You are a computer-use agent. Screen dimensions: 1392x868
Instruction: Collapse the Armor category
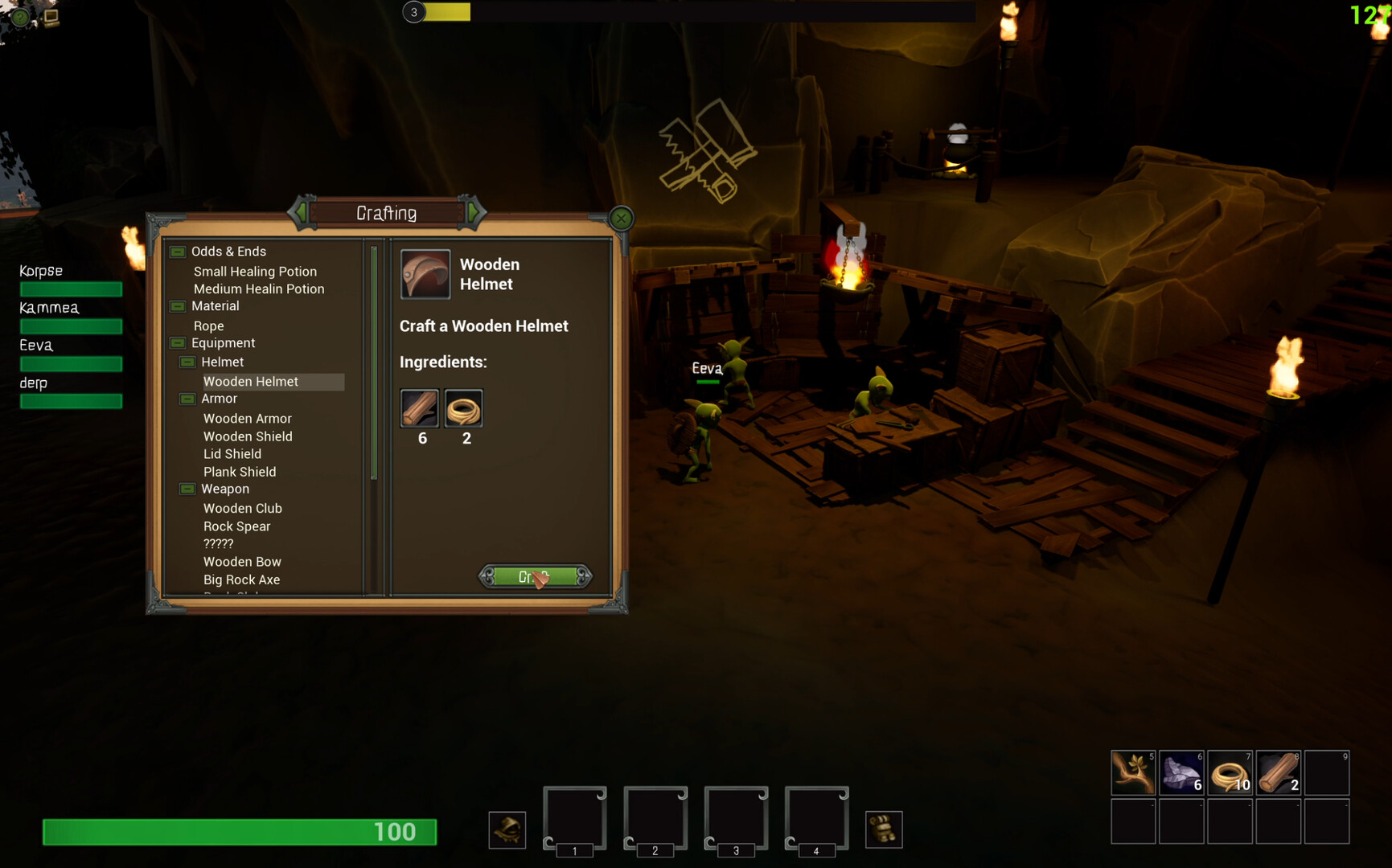187,399
